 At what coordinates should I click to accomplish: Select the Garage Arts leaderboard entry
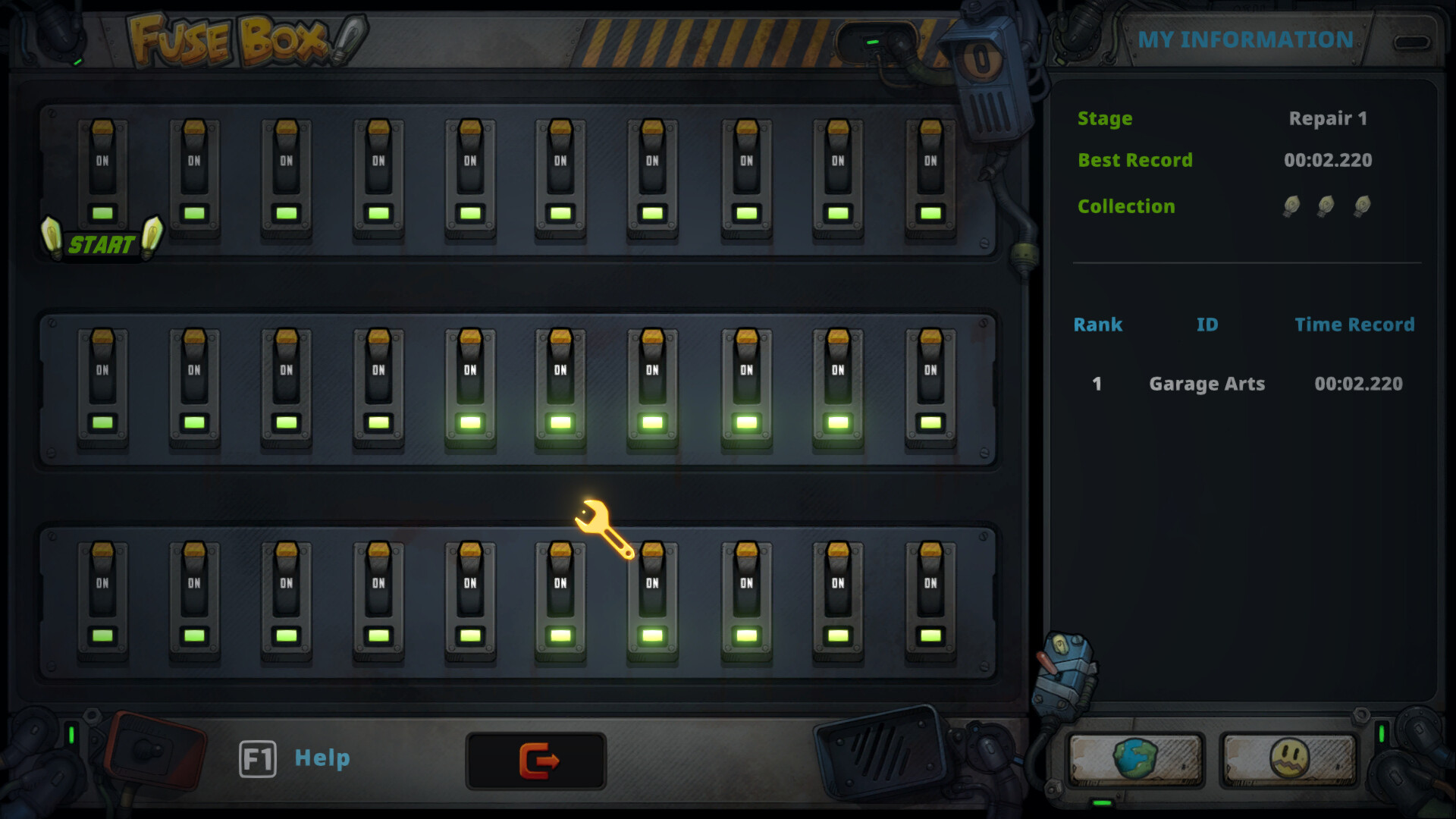(x=1207, y=384)
